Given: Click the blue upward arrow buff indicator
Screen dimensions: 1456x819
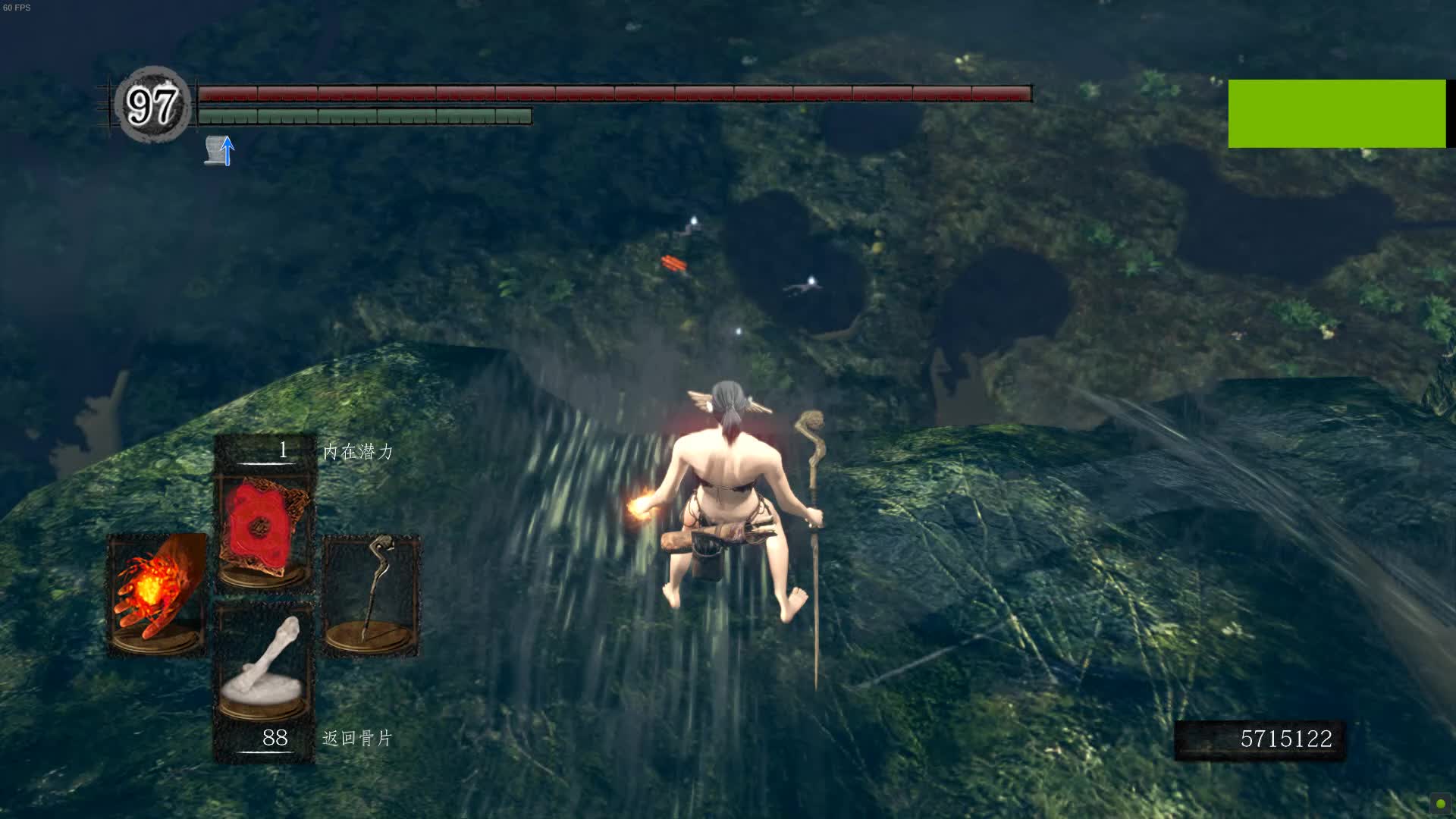Looking at the screenshot, I should click(x=227, y=151).
